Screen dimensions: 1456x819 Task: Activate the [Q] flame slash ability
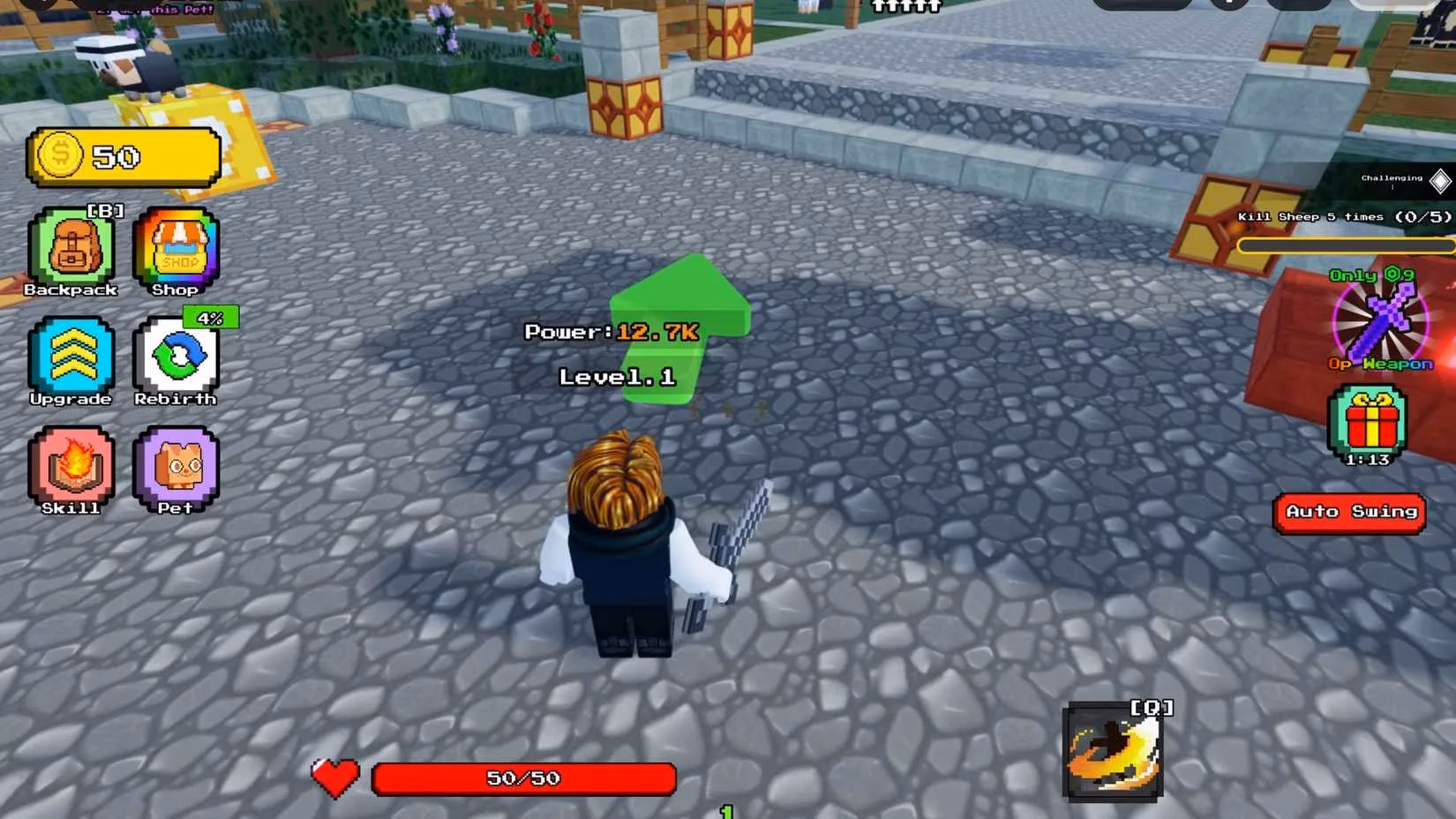1114,750
